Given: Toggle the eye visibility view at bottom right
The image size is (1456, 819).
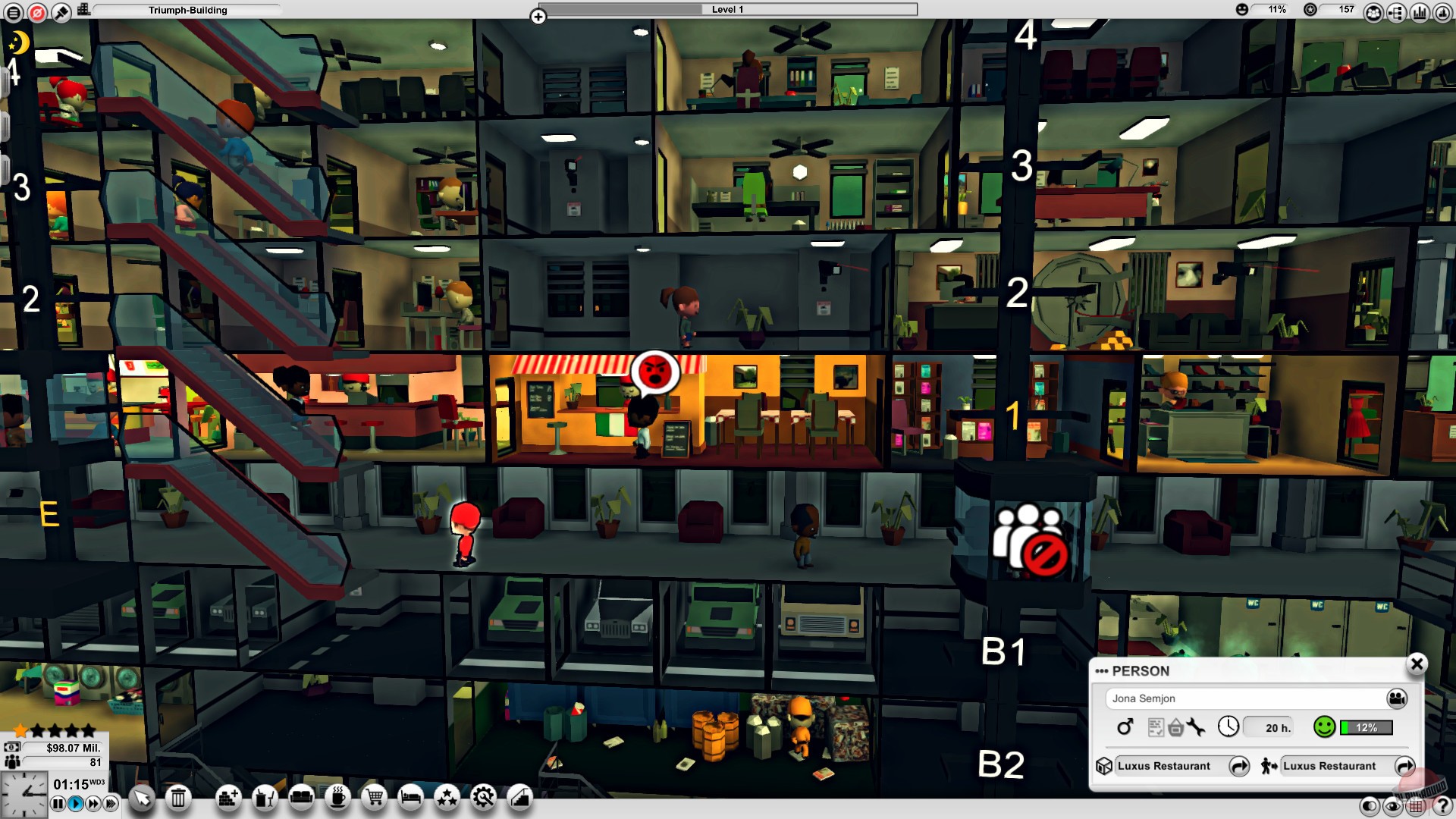Looking at the screenshot, I should (1392, 805).
